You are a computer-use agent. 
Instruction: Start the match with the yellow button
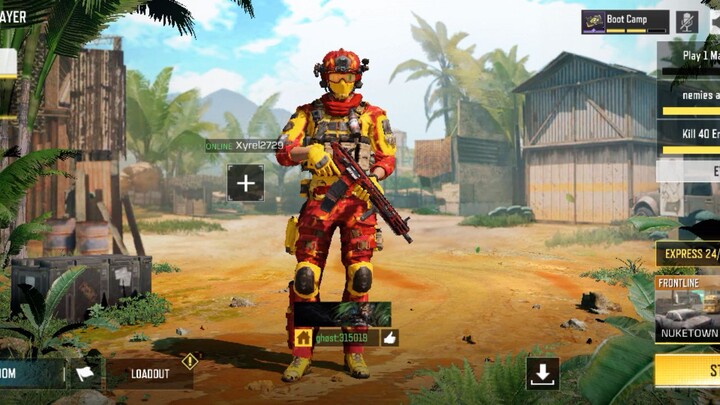[690, 370]
